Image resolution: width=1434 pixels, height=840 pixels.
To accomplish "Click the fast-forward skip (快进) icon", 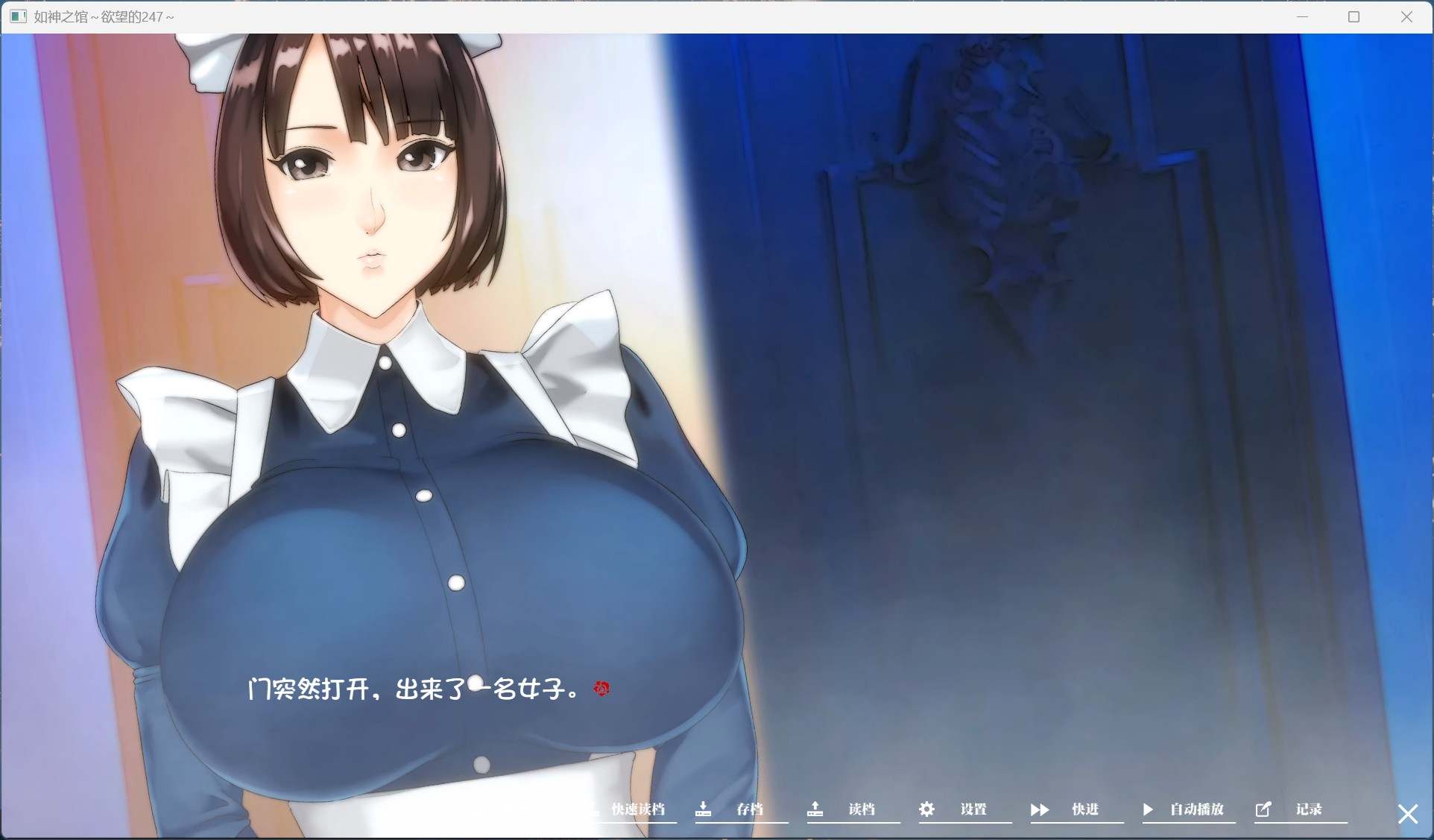I will [x=1039, y=809].
